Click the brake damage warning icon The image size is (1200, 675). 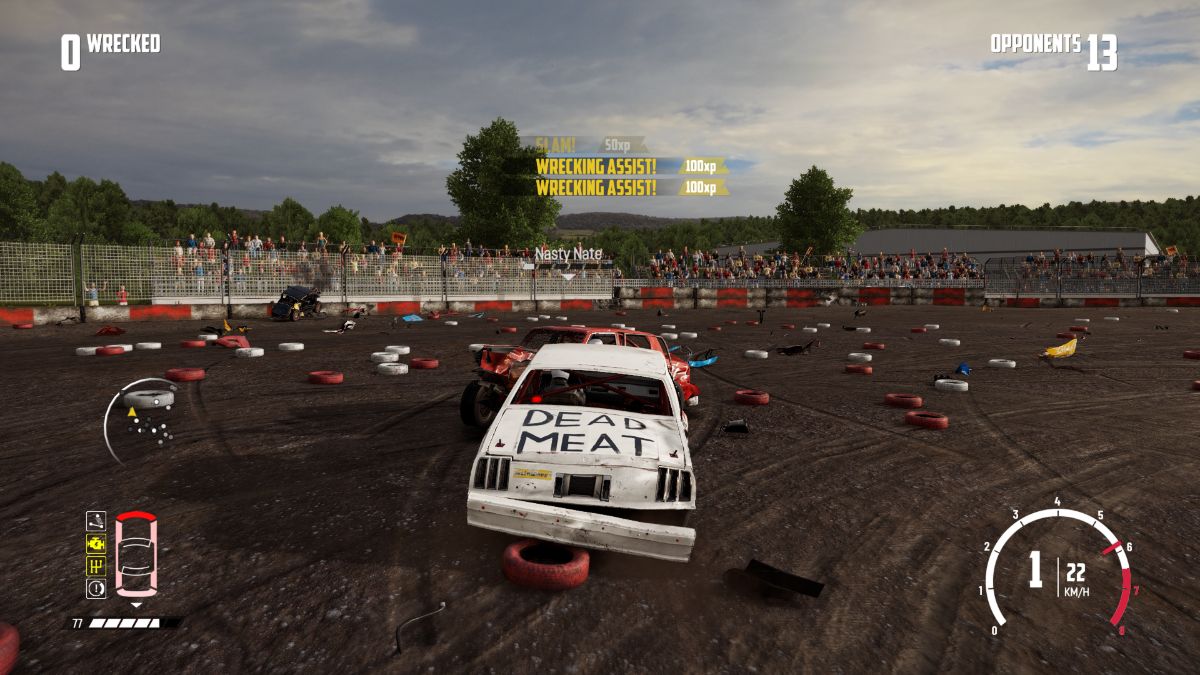tap(96, 589)
